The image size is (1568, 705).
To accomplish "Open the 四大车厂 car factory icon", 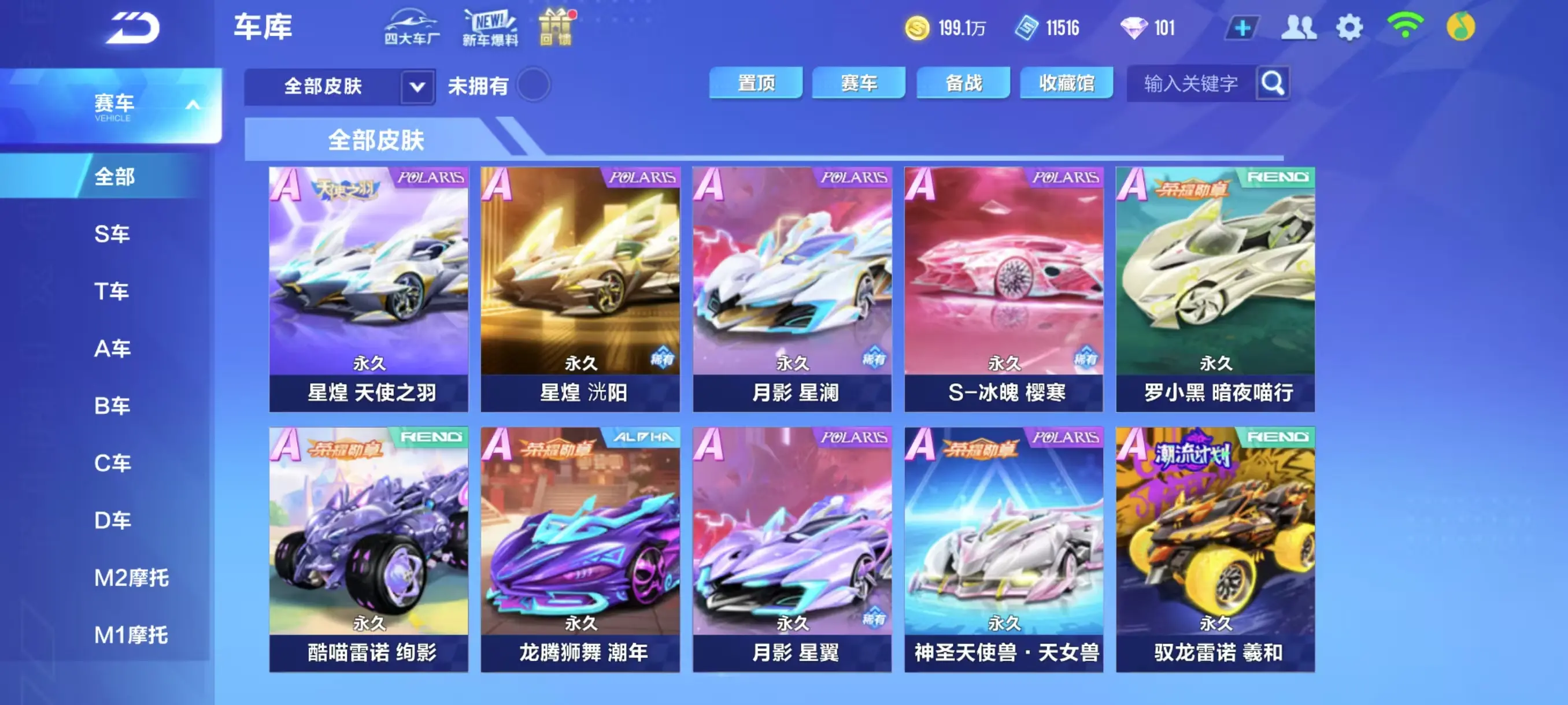I will 411,27.
